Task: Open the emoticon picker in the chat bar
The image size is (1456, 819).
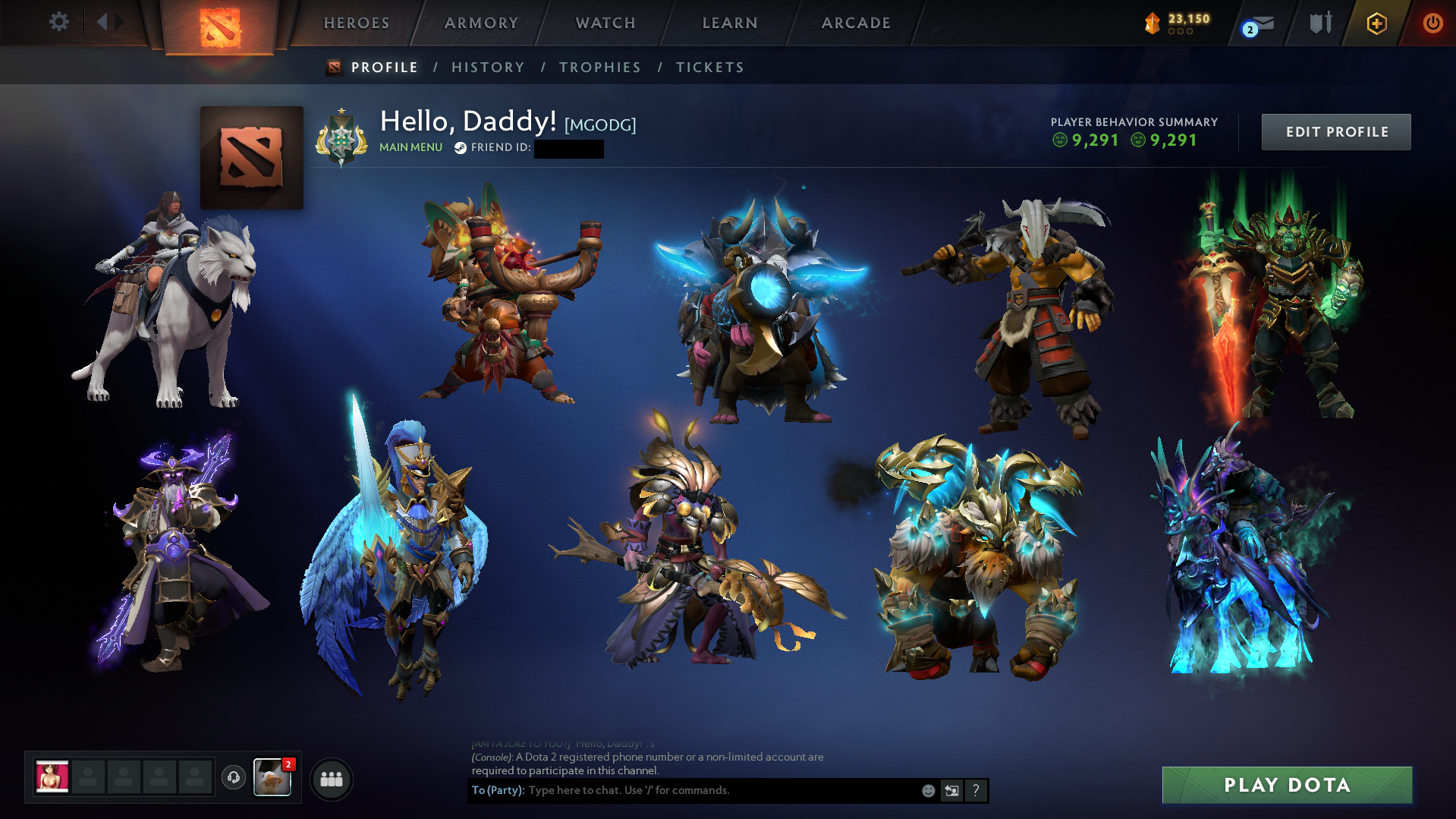Action: (x=928, y=790)
